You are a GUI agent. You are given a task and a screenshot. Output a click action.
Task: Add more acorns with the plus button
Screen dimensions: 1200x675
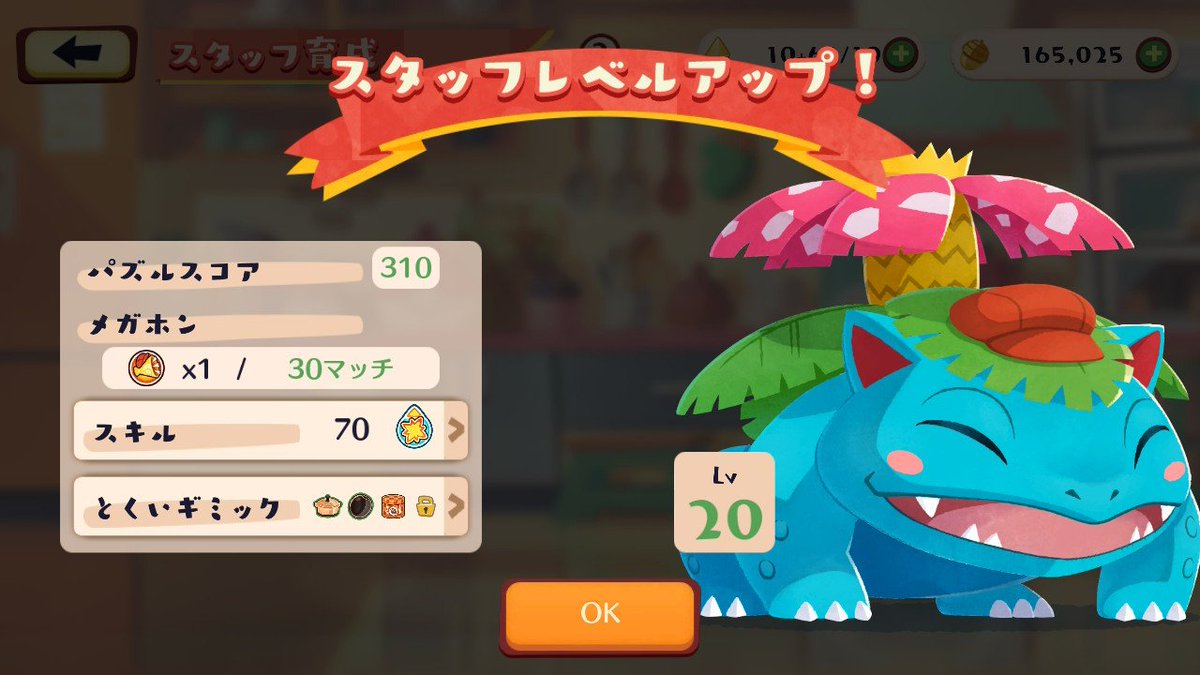(x=1155, y=54)
